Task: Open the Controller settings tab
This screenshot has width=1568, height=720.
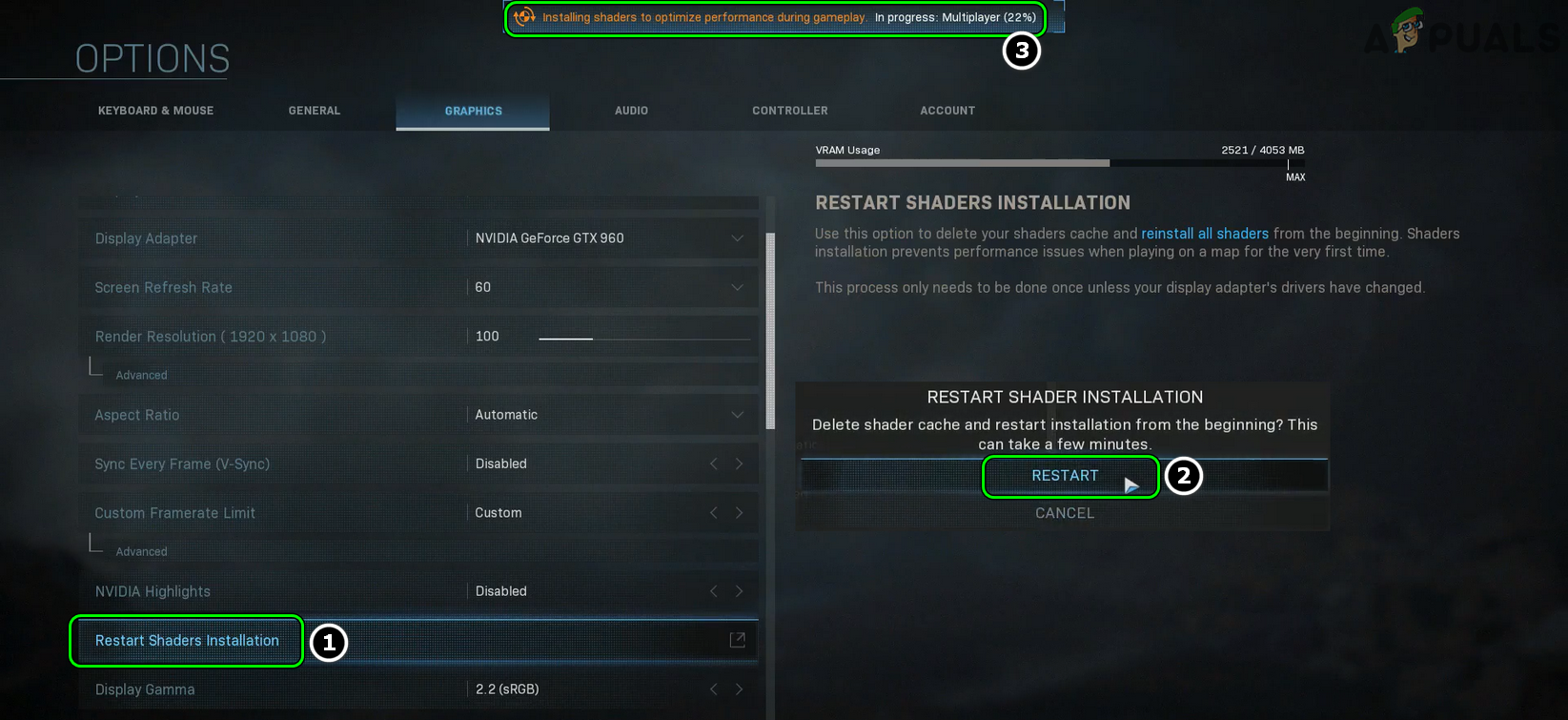Action: tap(789, 111)
